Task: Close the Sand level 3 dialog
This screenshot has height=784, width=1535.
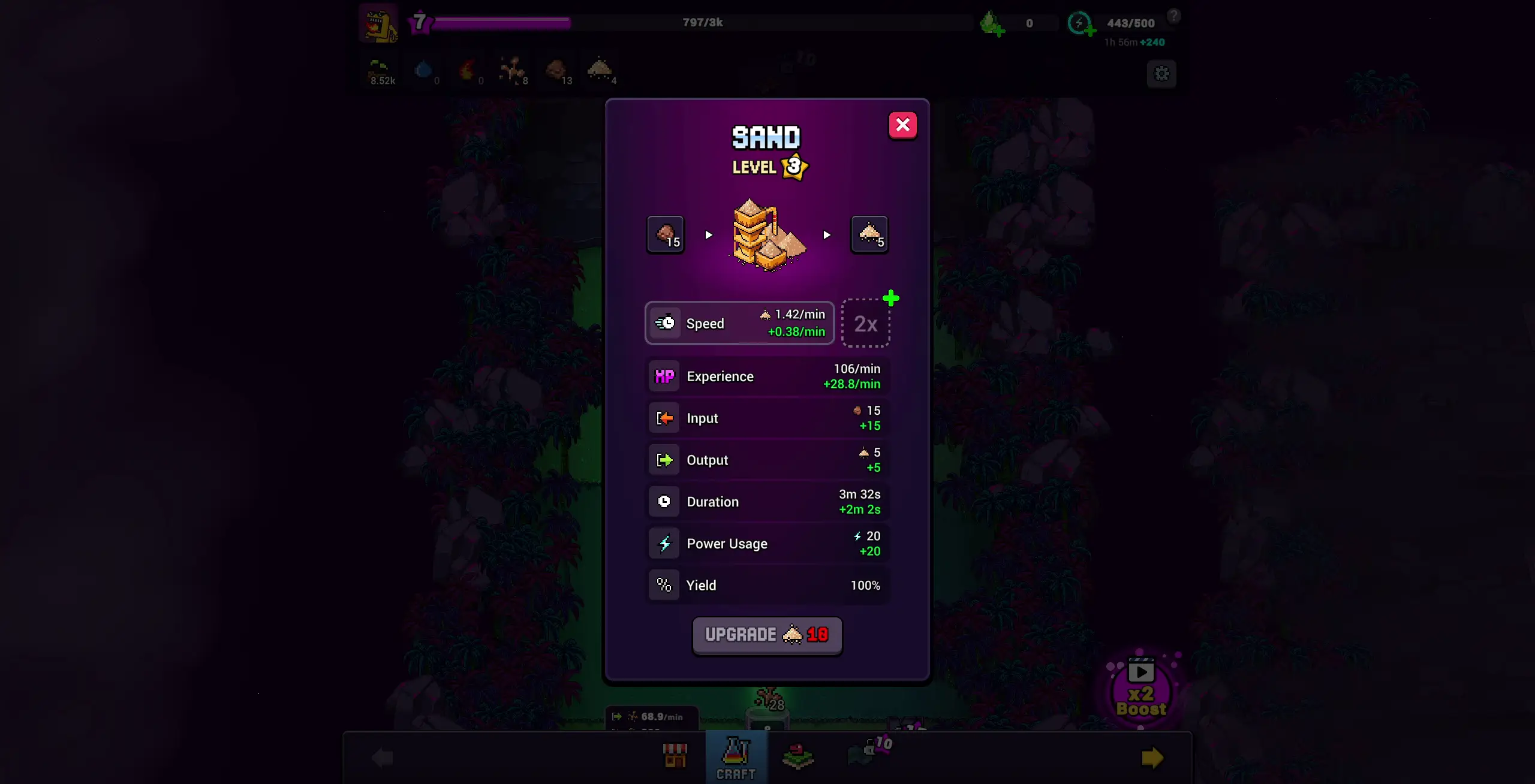Action: point(903,125)
